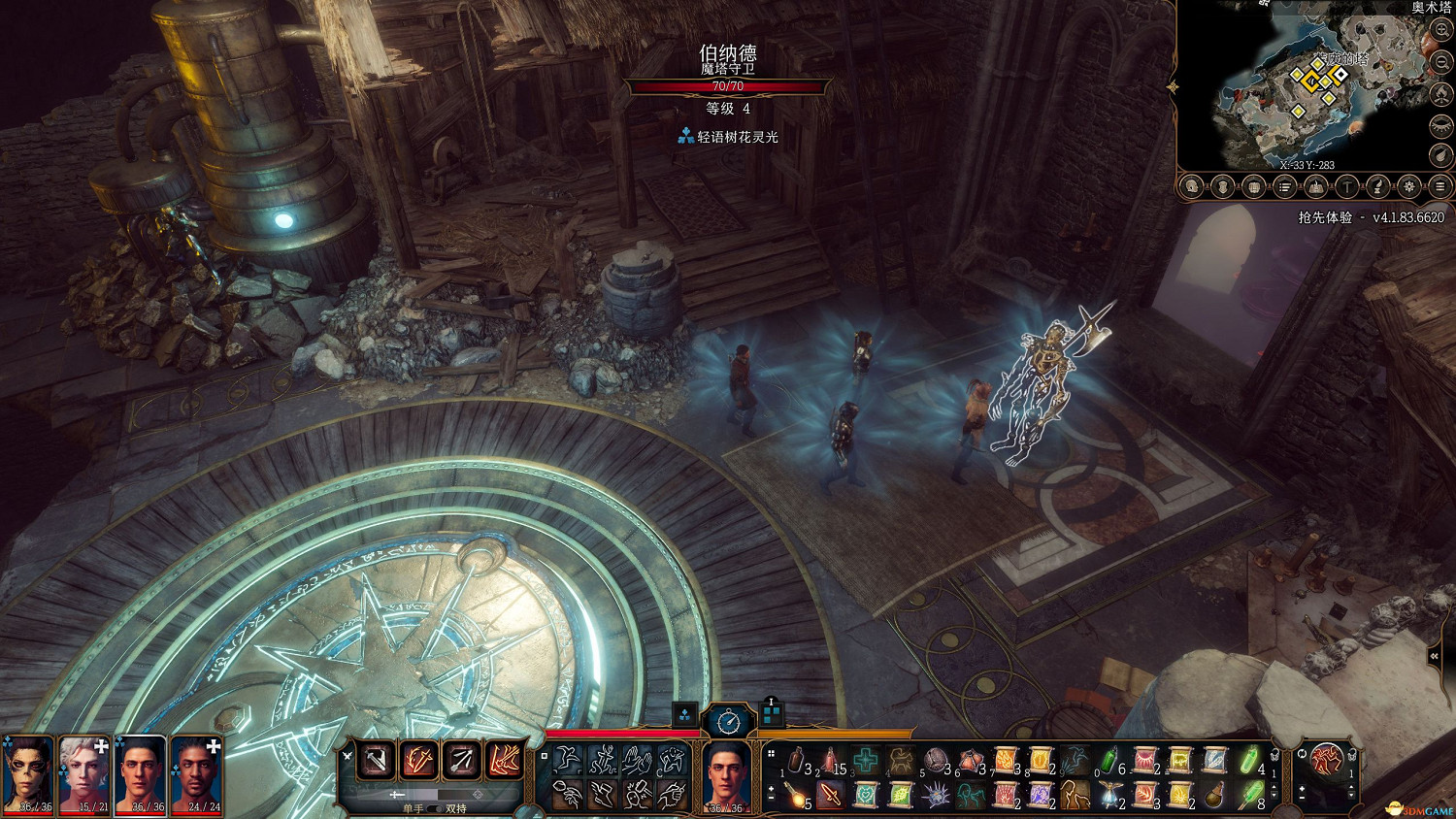This screenshot has height=819, width=1456.
Task: Select the party member with 24/24 health
Action: tap(197, 773)
